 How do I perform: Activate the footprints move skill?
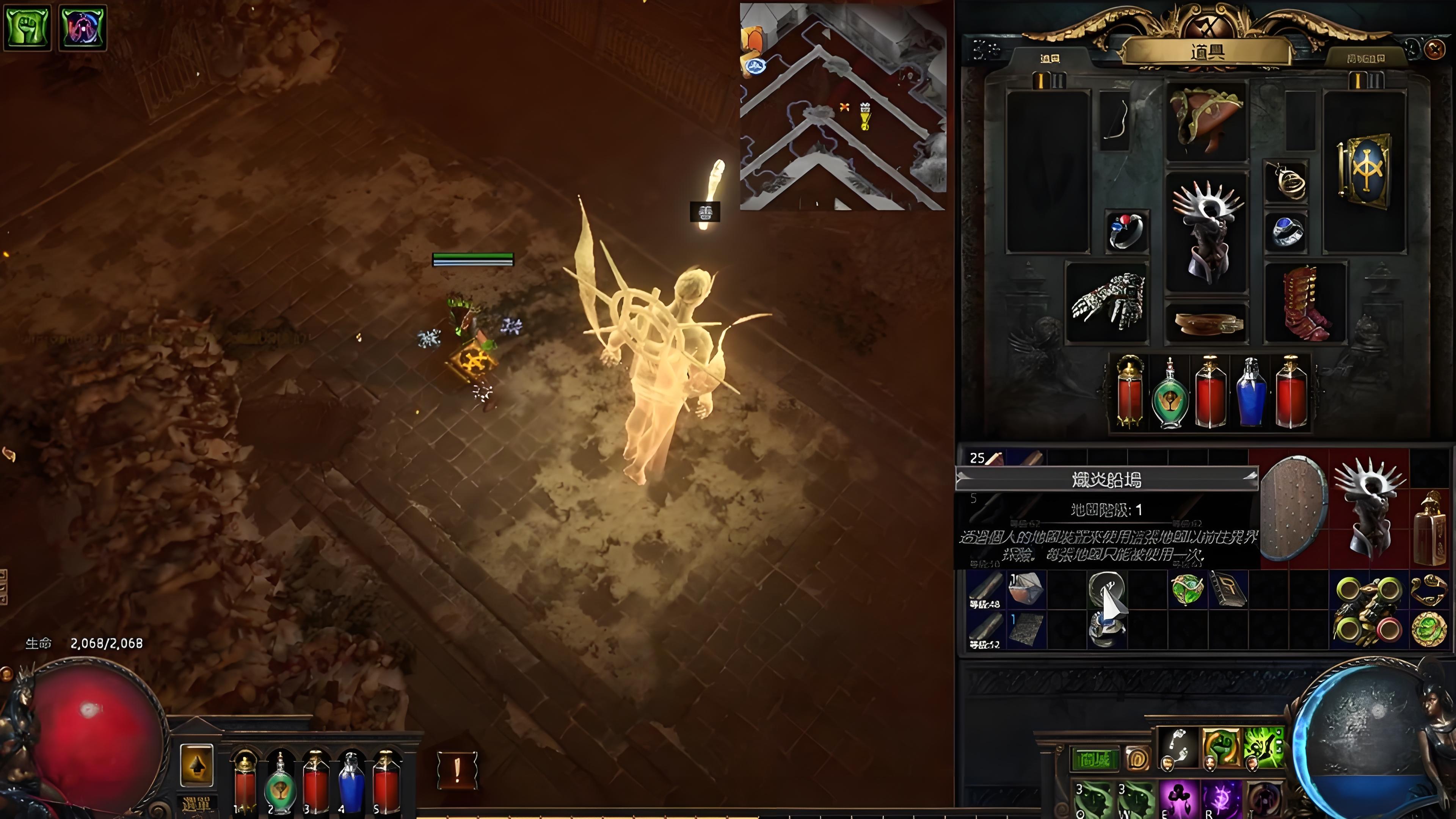pyautogui.click(x=1178, y=748)
